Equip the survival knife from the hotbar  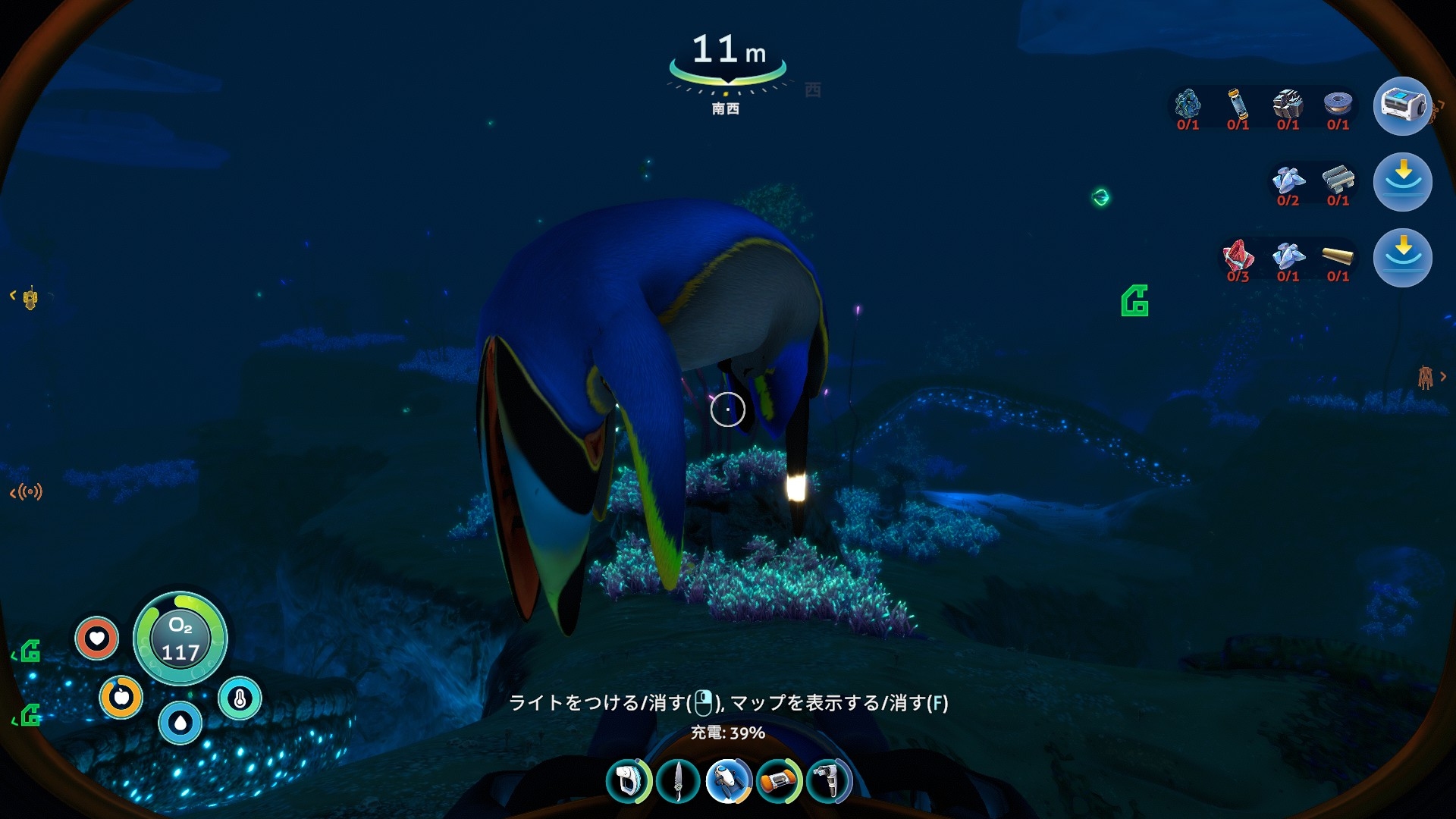[678, 781]
